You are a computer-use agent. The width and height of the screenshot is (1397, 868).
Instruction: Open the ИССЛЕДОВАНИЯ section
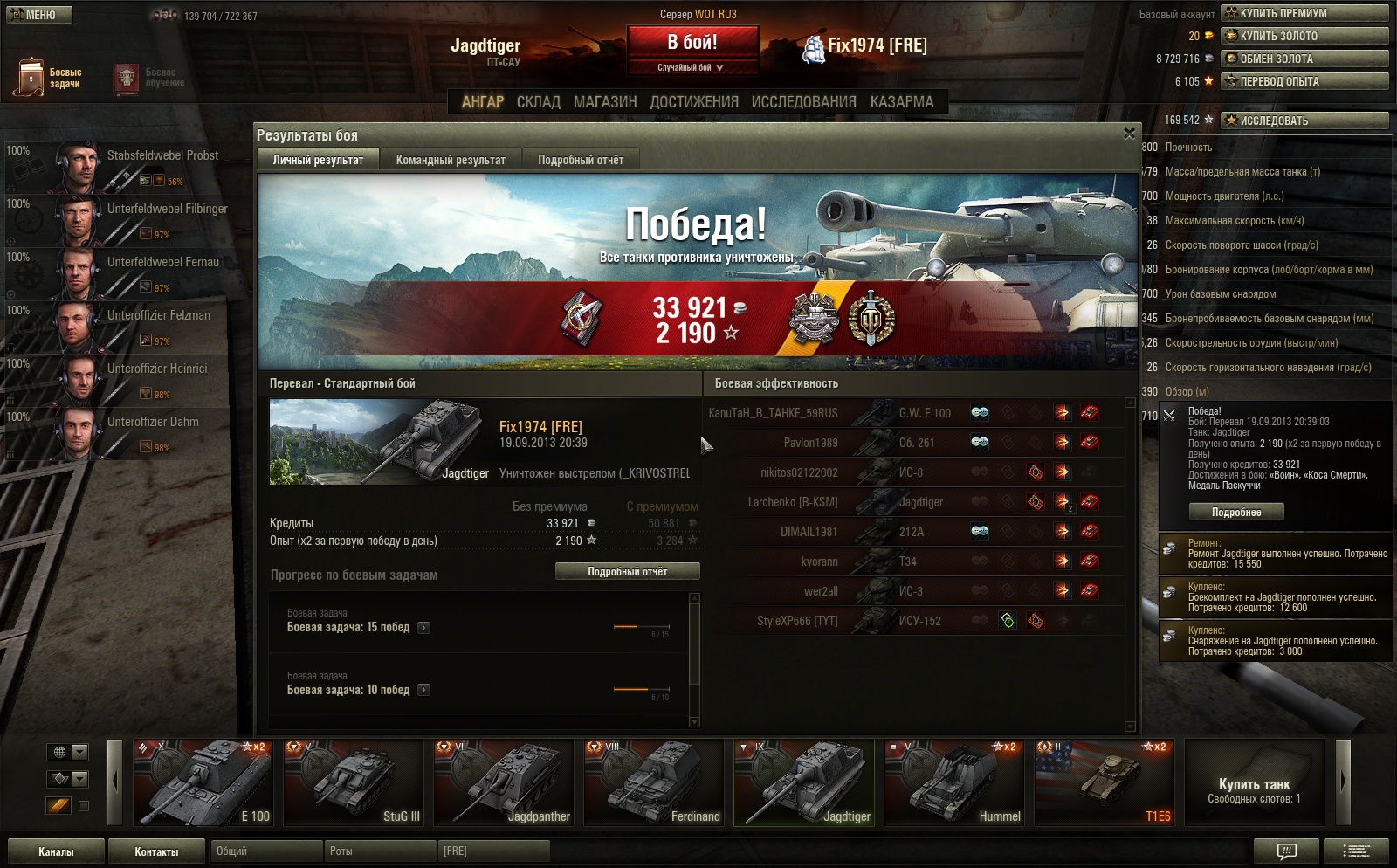pos(803,102)
